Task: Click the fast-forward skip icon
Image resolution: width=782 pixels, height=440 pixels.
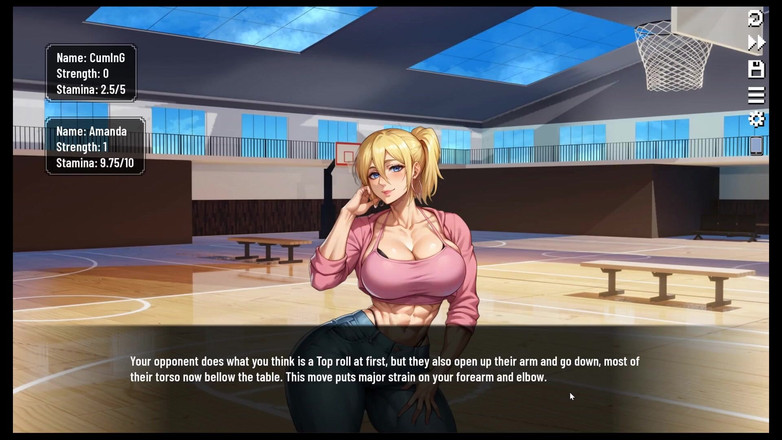Action: pyautogui.click(x=756, y=43)
